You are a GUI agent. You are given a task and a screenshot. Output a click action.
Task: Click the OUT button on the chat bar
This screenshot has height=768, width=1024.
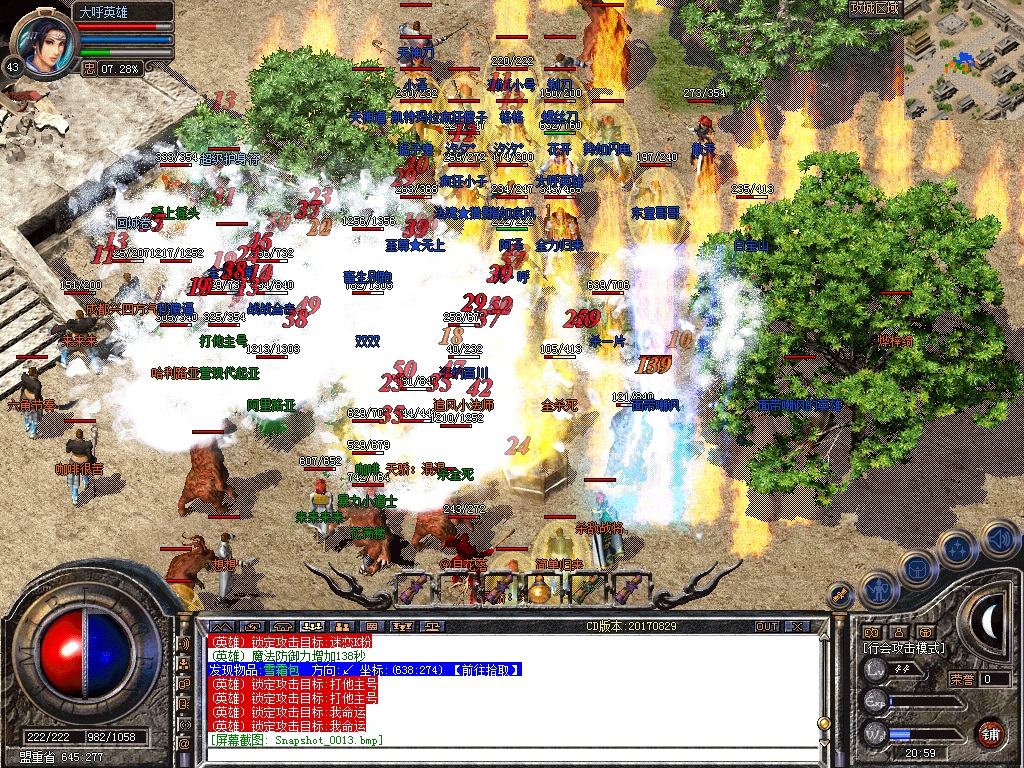point(766,626)
